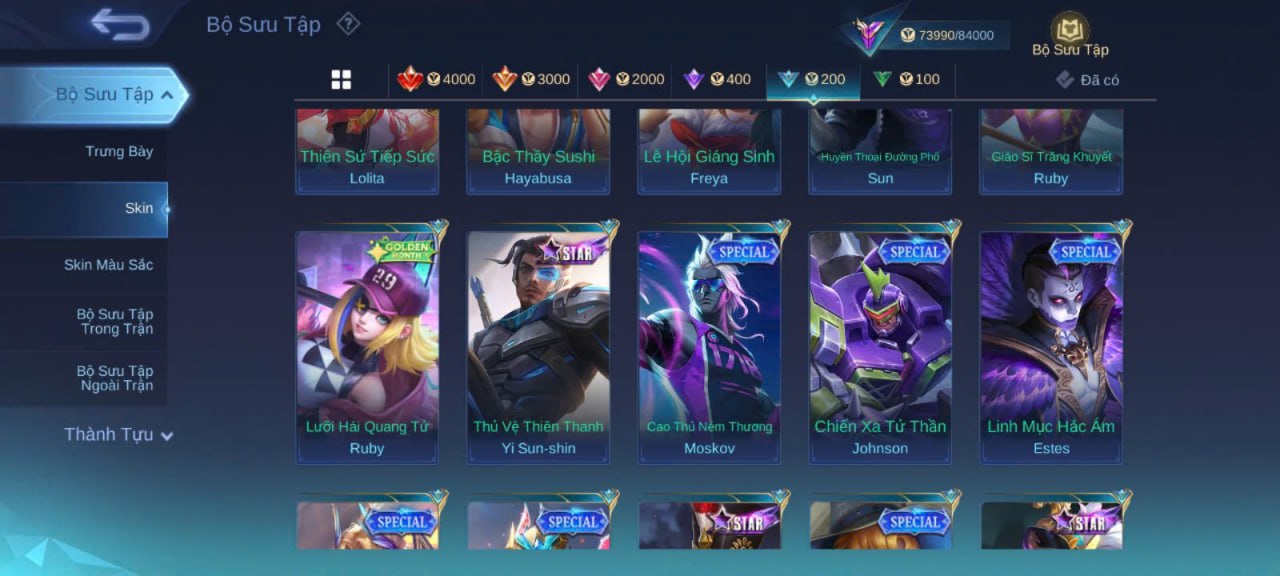Viewport: 1280px width, 576px height.
Task: View the 100 point tier tab
Action: [x=906, y=80]
